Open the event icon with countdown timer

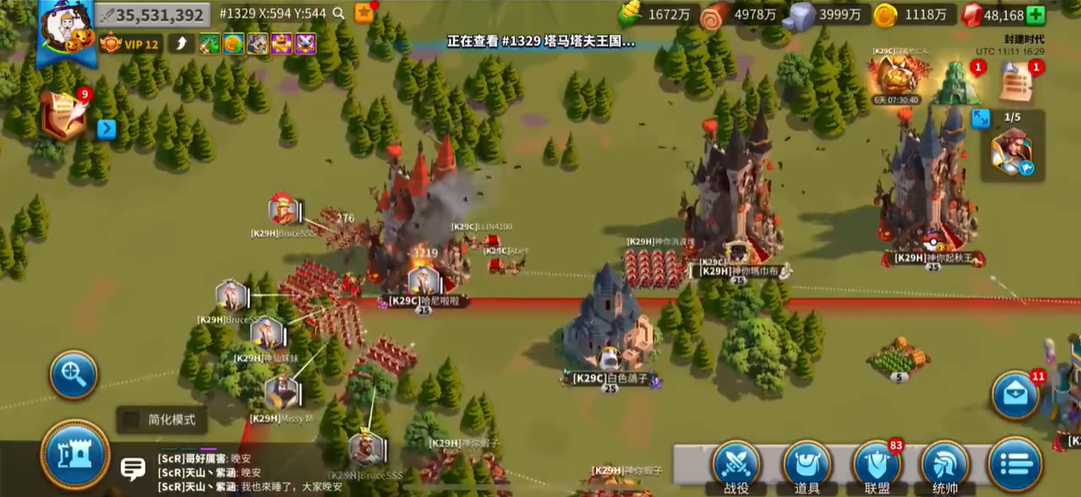click(x=897, y=77)
